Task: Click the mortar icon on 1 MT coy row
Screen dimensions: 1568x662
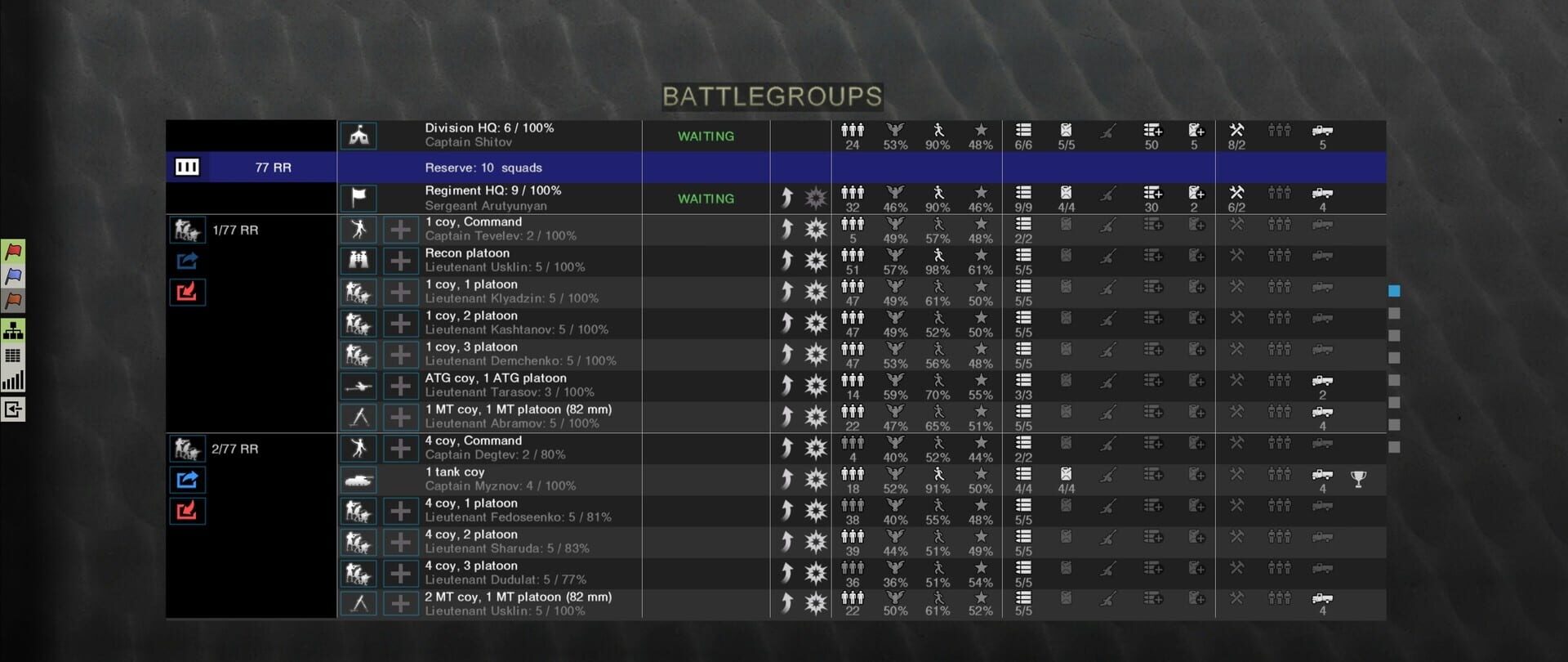Action: [358, 416]
